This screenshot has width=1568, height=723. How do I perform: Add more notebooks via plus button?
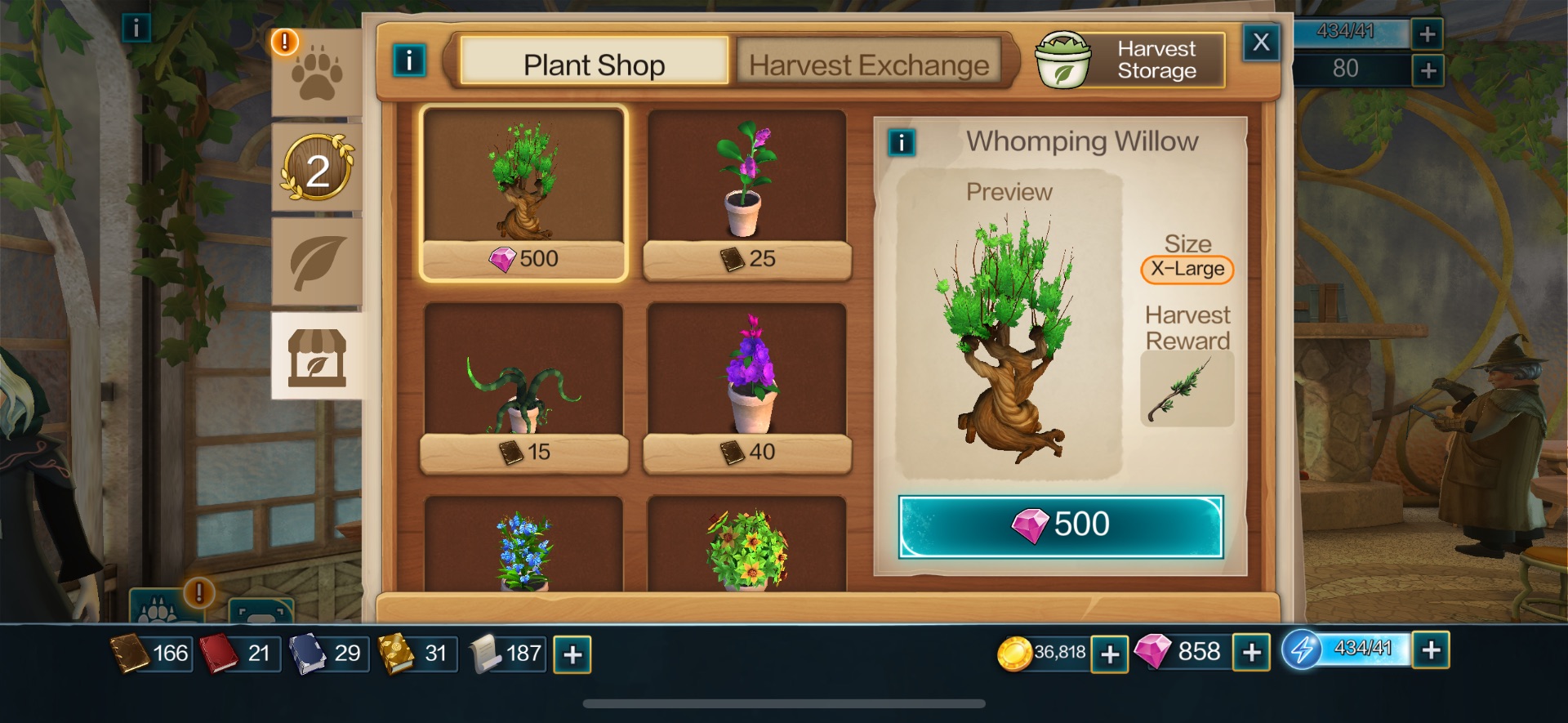572,654
